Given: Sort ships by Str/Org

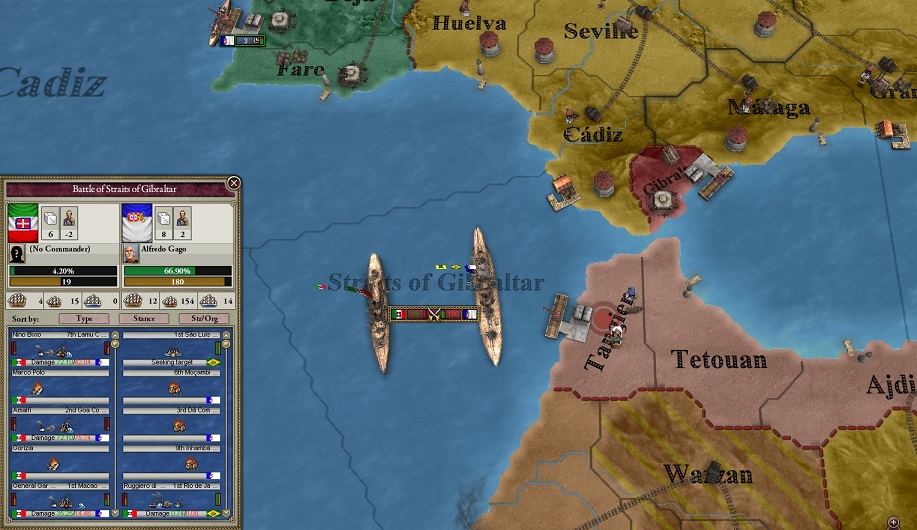Looking at the screenshot, I should pos(203,318).
